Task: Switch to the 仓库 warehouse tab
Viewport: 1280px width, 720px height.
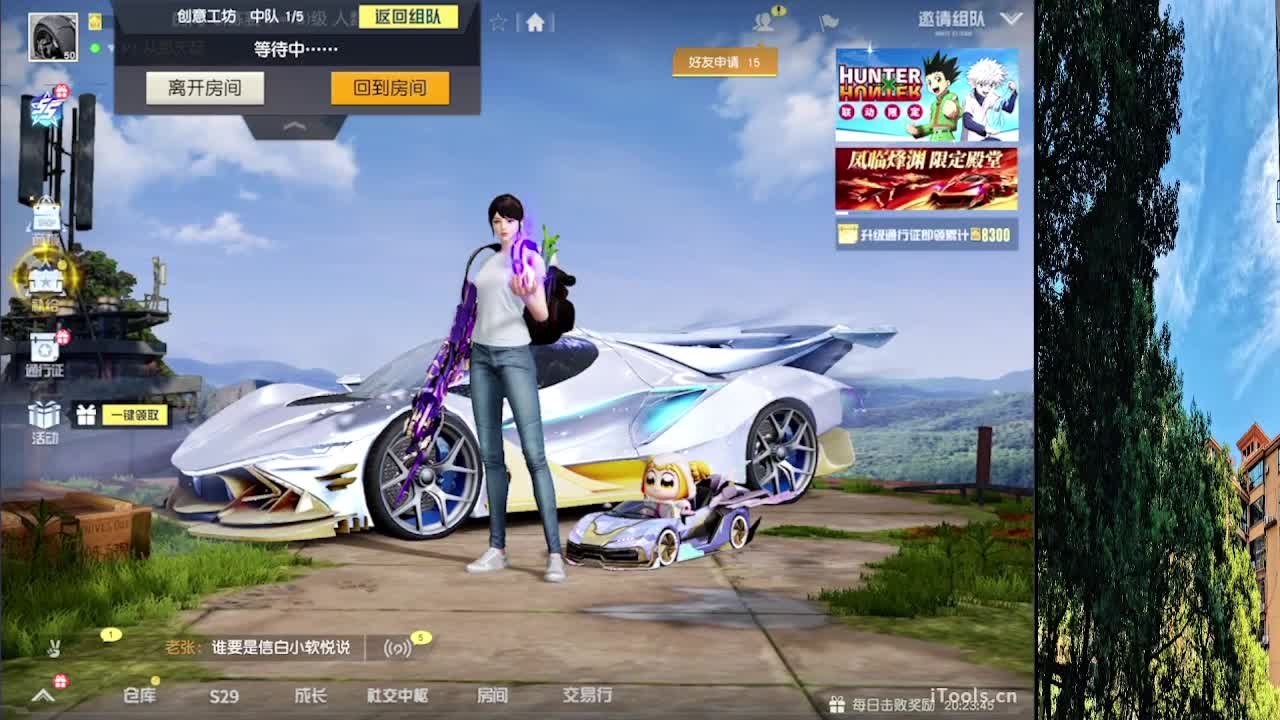Action: click(x=140, y=697)
